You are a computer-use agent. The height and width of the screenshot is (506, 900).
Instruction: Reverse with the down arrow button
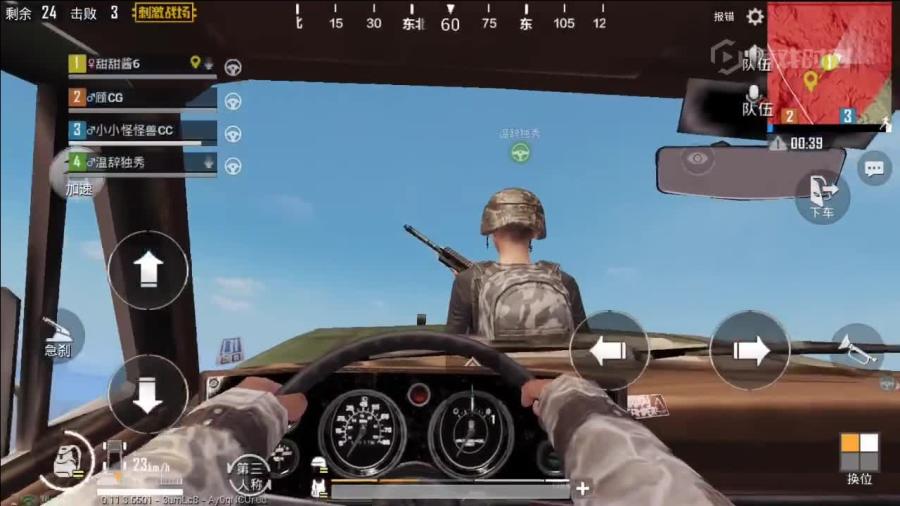[148, 394]
